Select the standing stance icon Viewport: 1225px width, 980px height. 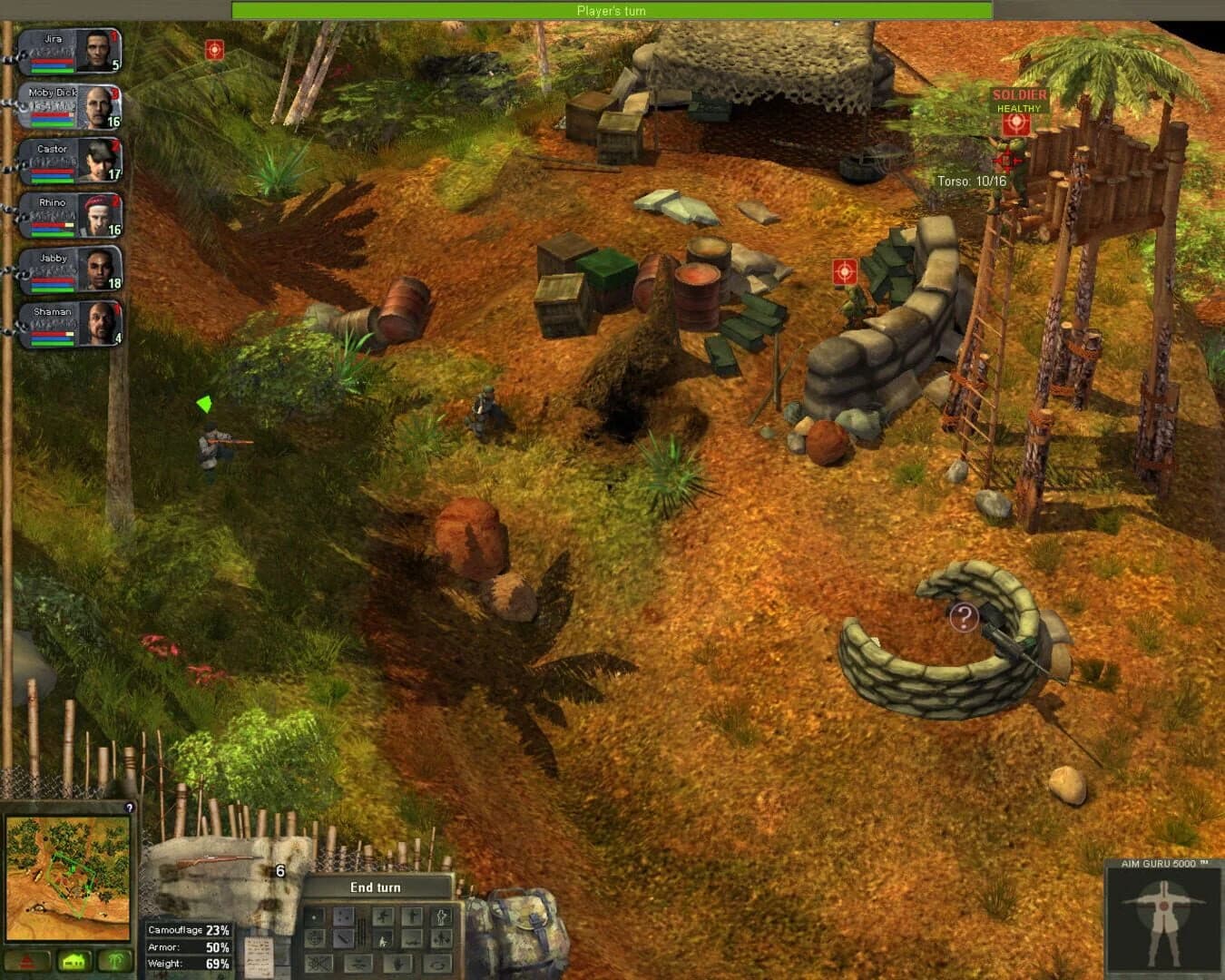413,915
